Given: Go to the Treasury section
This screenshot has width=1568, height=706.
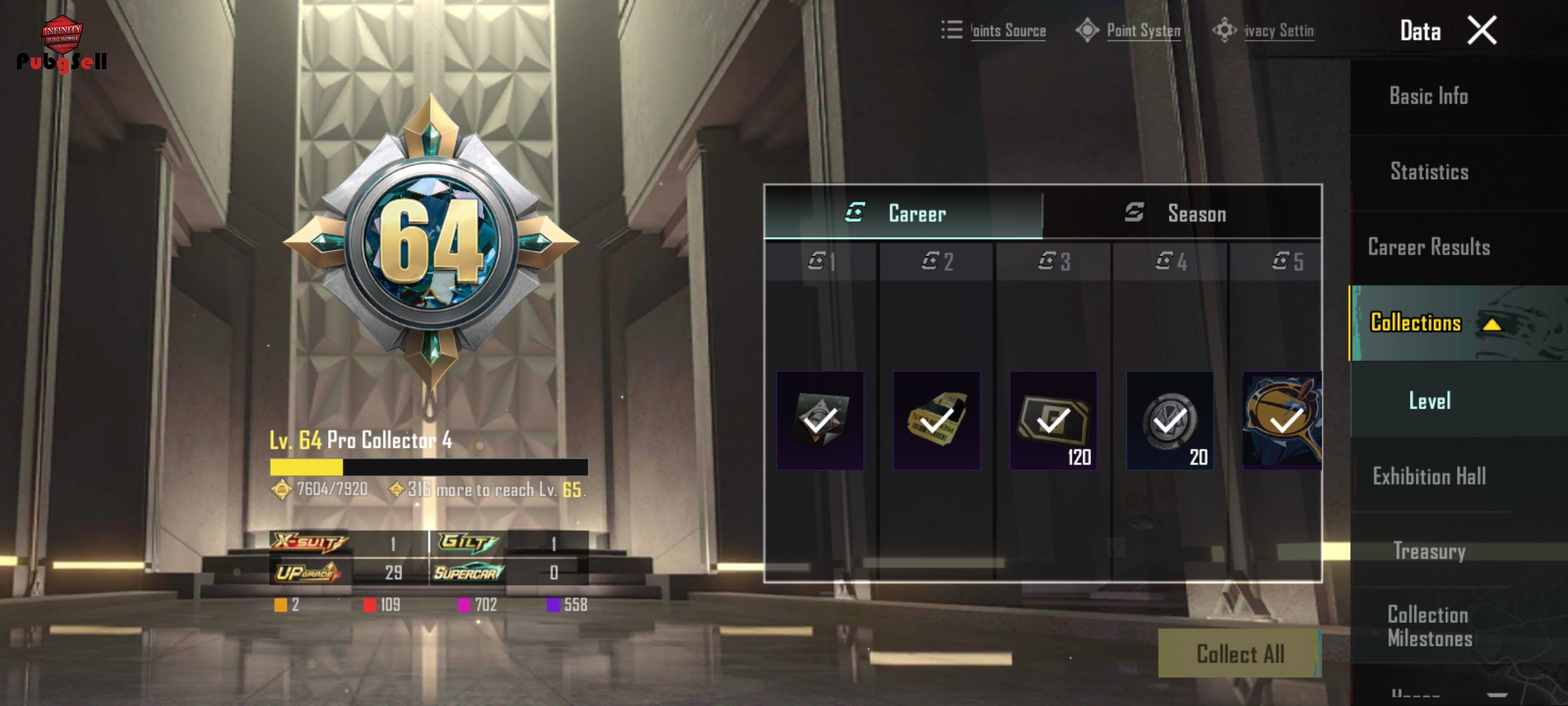Looking at the screenshot, I should pyautogui.click(x=1429, y=551).
